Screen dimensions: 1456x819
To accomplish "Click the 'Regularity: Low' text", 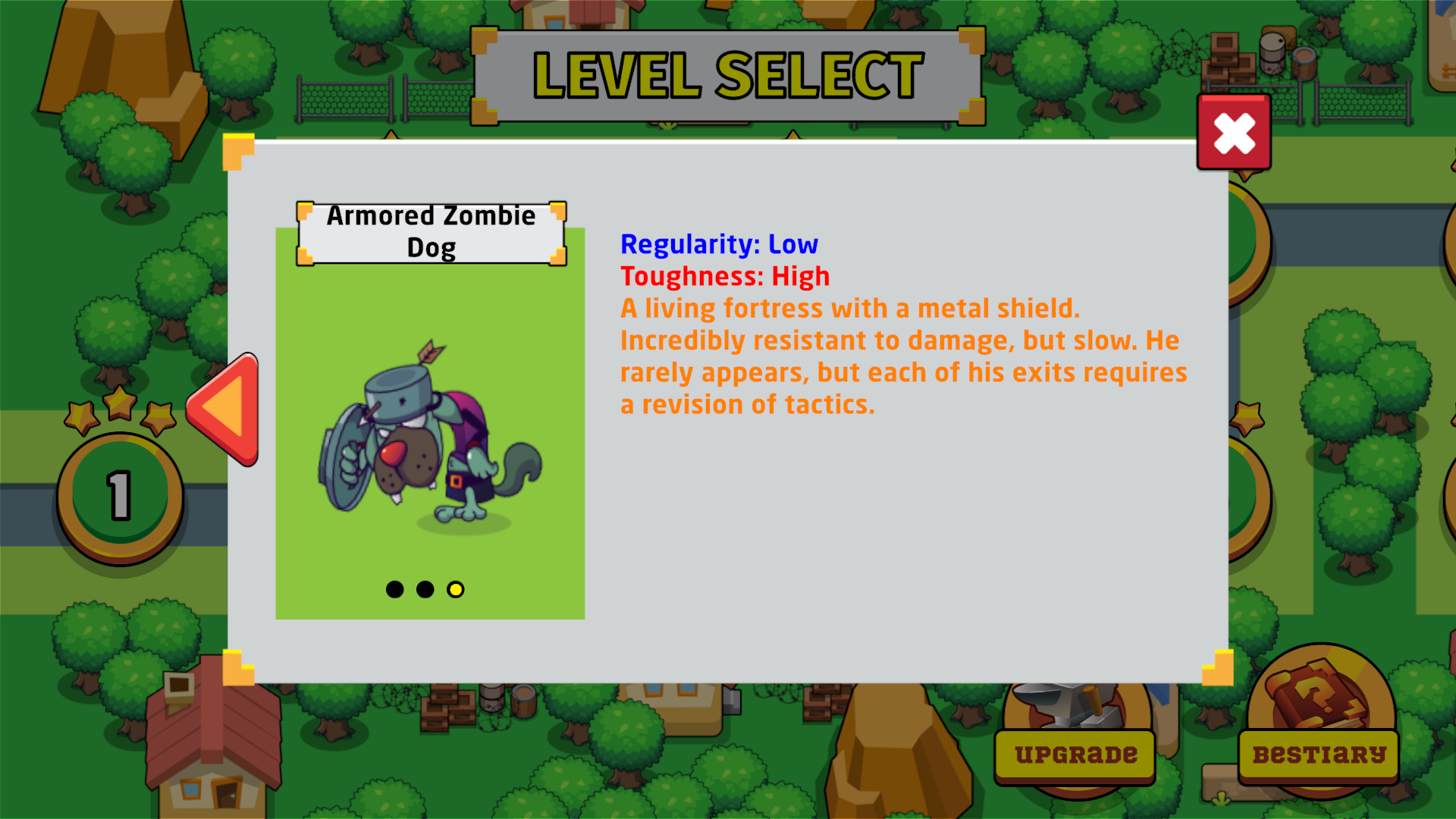I will (718, 244).
